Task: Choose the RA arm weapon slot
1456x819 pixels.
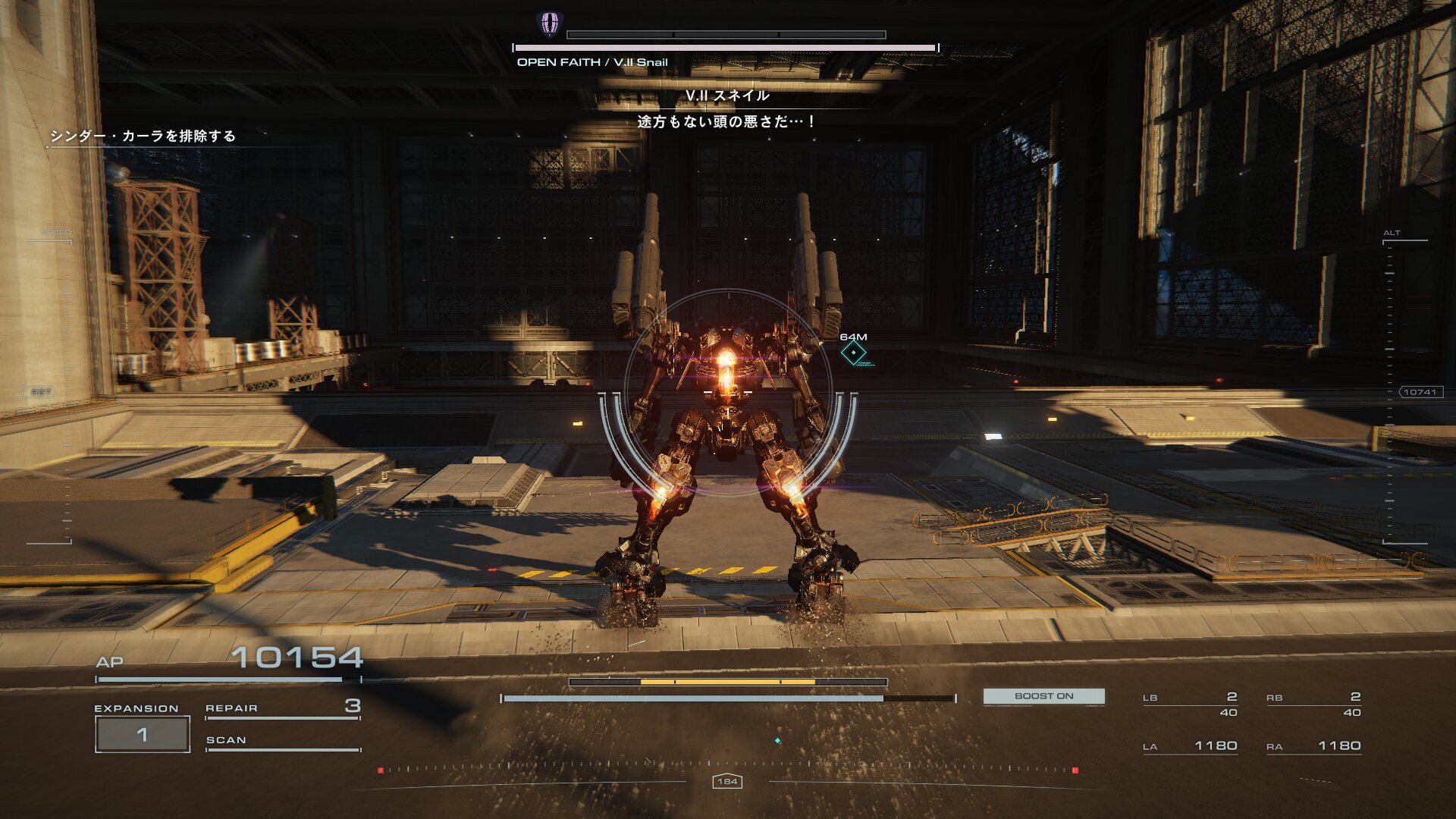Action: click(x=1313, y=746)
